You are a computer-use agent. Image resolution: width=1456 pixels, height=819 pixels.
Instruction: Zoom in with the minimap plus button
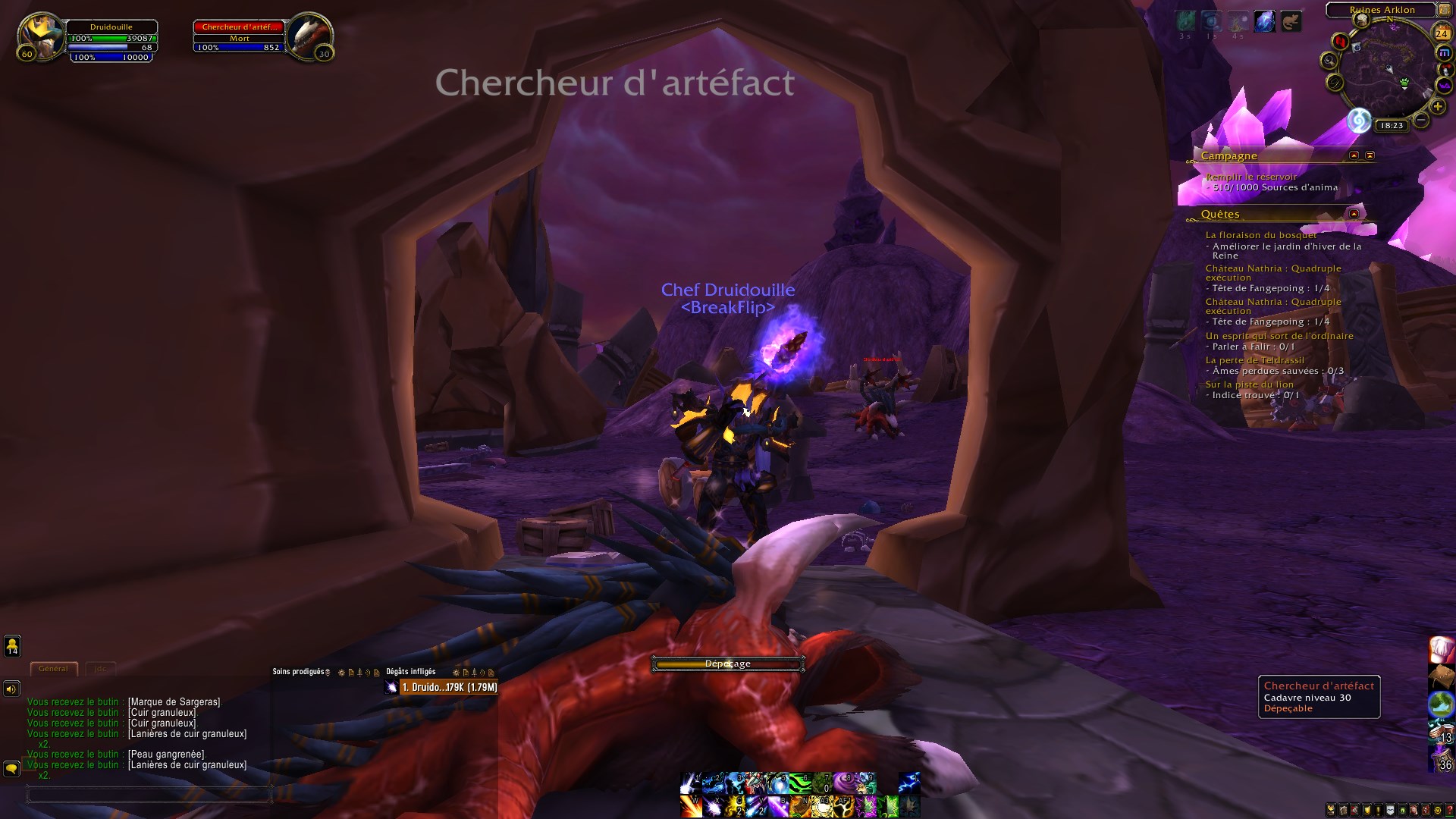1437,106
